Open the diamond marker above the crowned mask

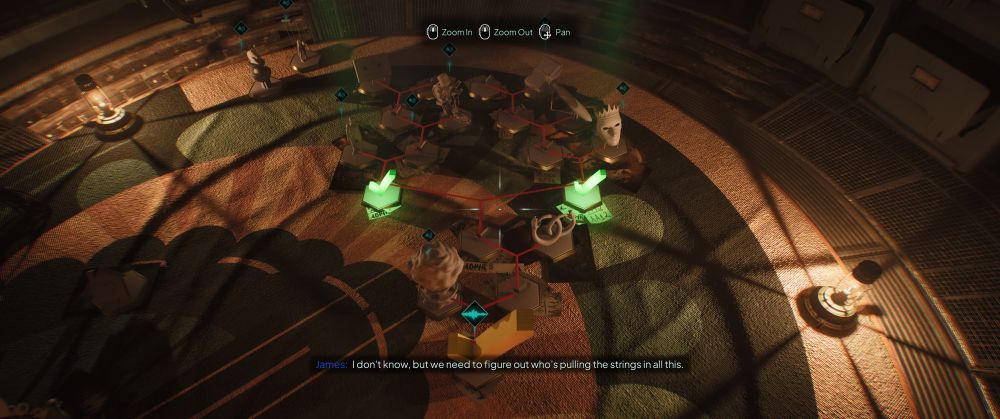622,89
